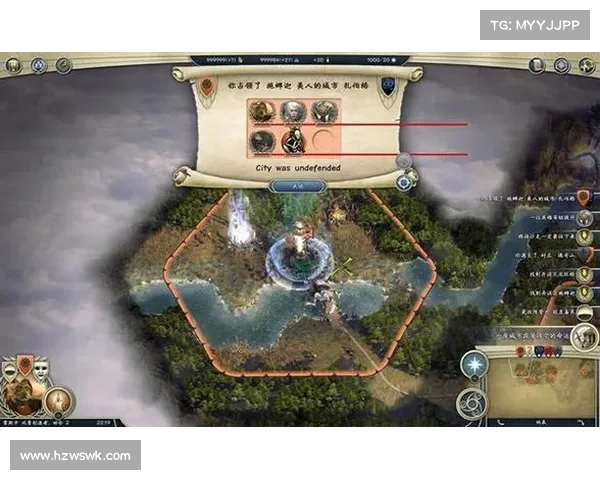The height and width of the screenshot is (480, 600).
Task: Click the round compass button near portrait
Action: click(58, 401)
